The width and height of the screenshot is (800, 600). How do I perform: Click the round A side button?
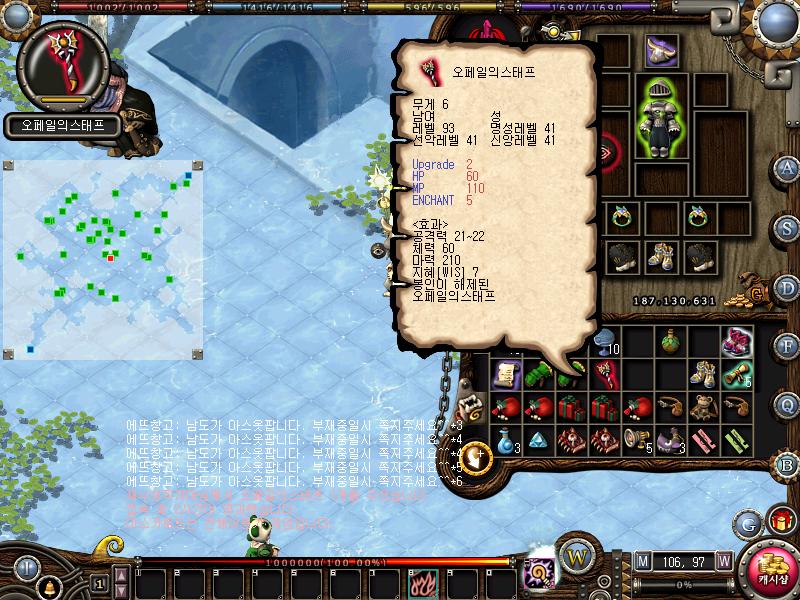click(x=787, y=168)
